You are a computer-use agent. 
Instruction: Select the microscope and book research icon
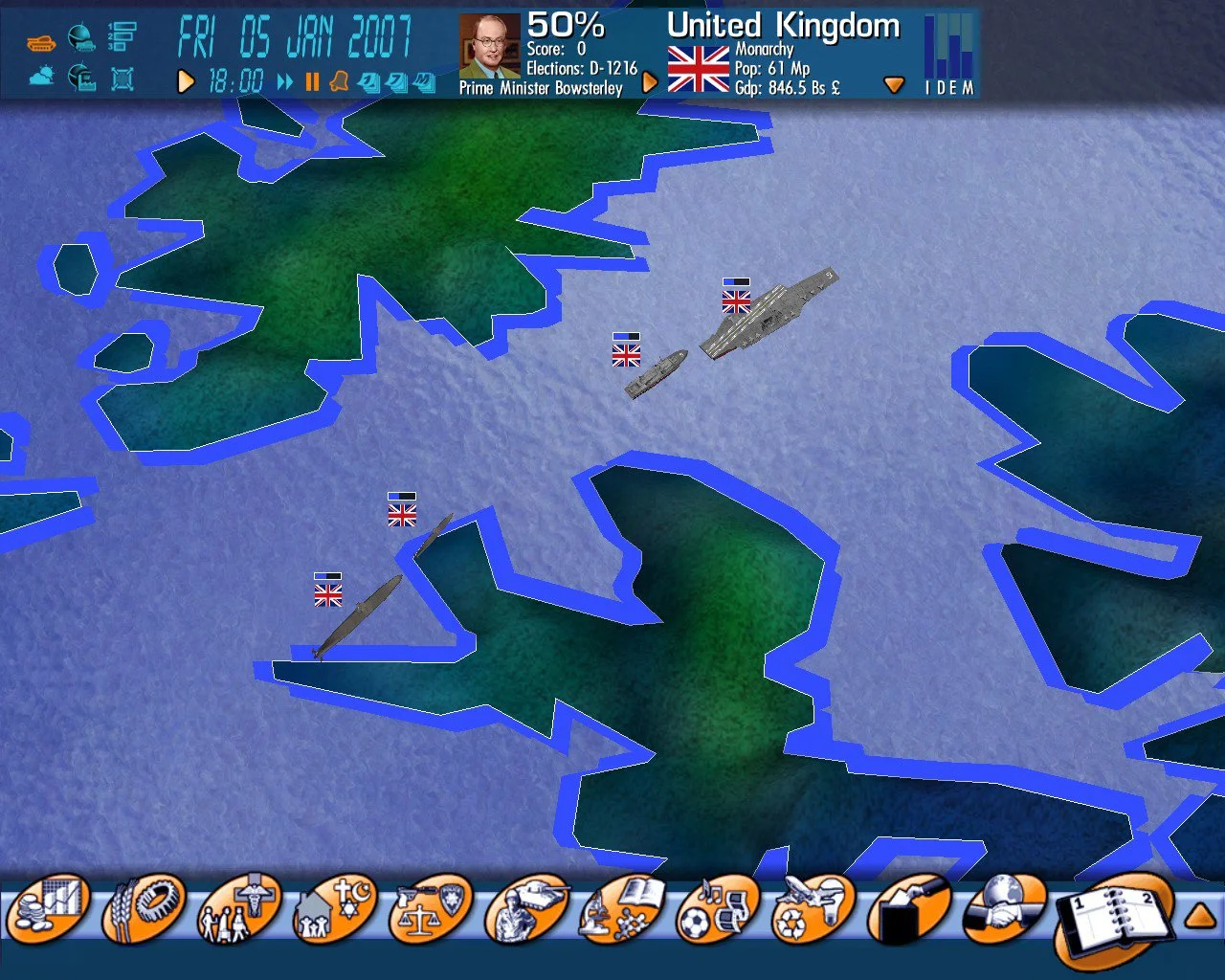[x=622, y=911]
